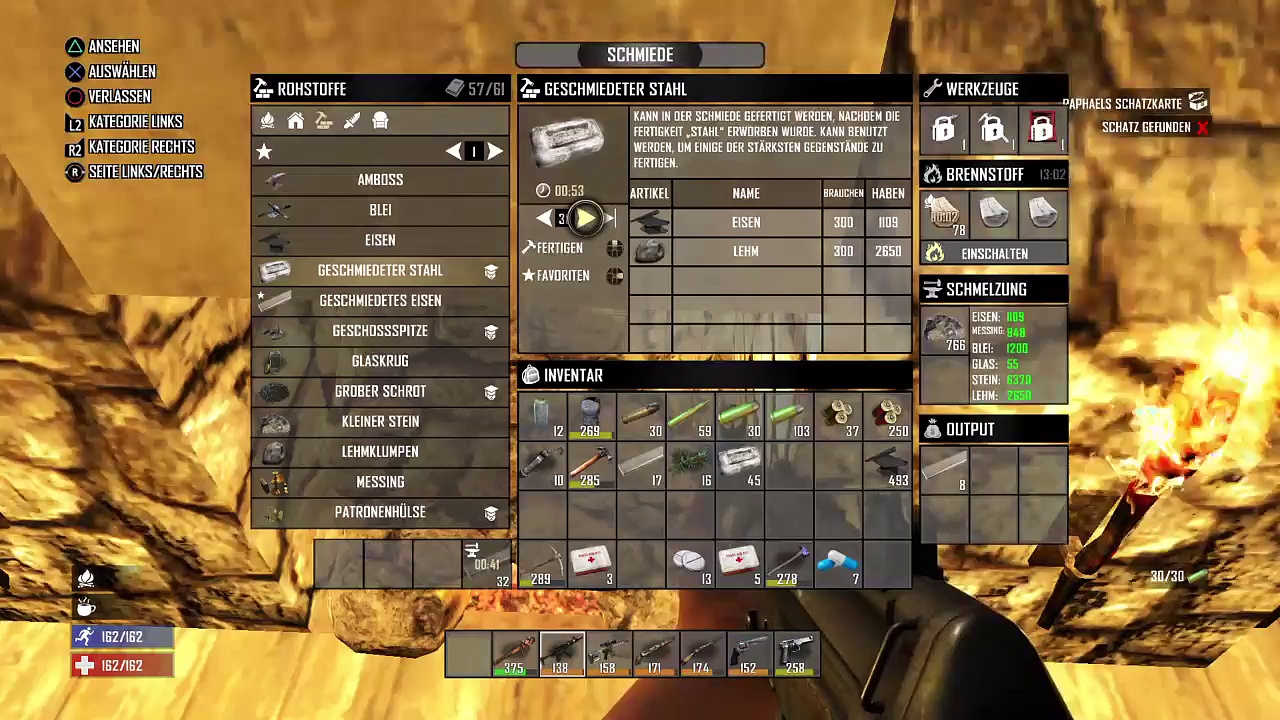
Task: Select the Geschmiedetes Eisen recipe
Action: (x=380, y=300)
